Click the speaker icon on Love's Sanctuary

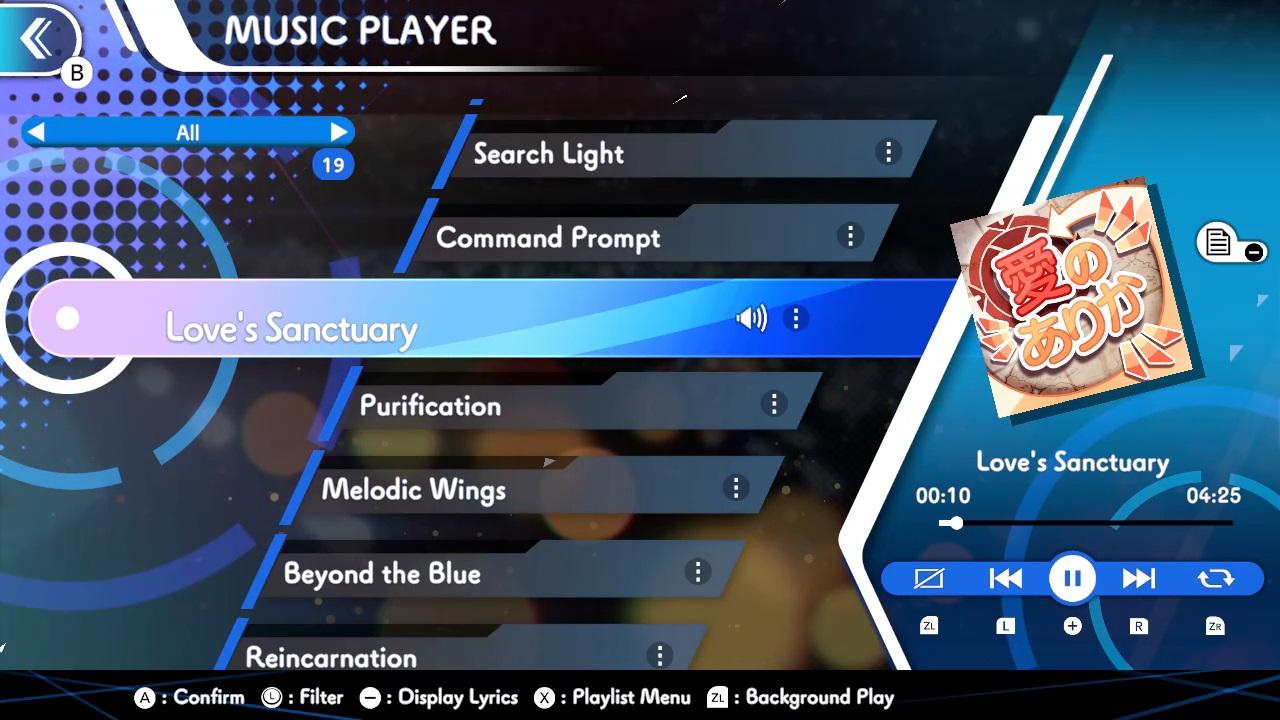pyautogui.click(x=751, y=318)
